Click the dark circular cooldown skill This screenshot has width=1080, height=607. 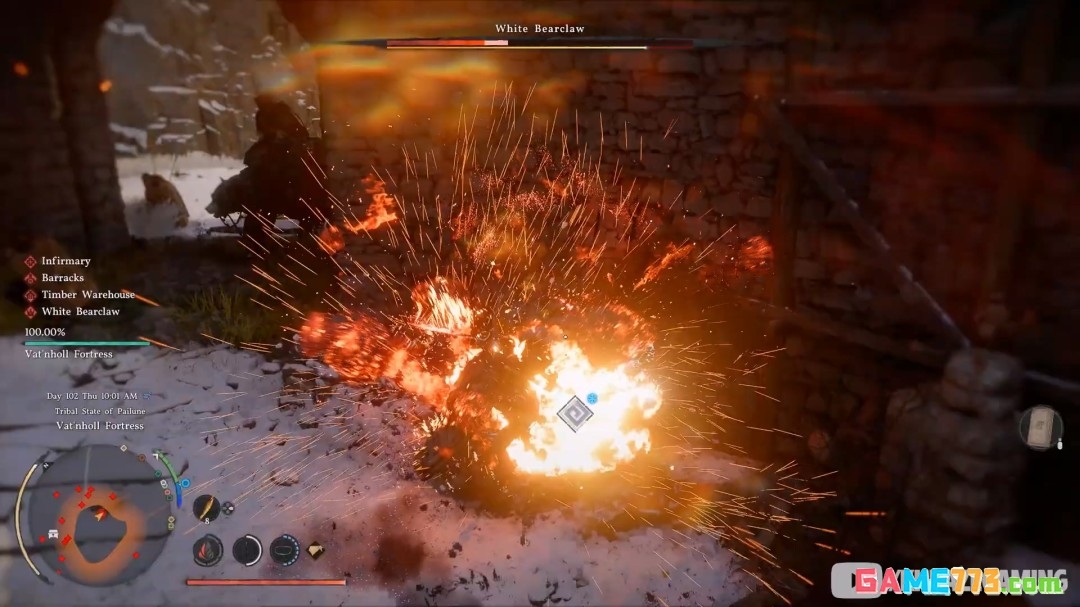(x=247, y=549)
